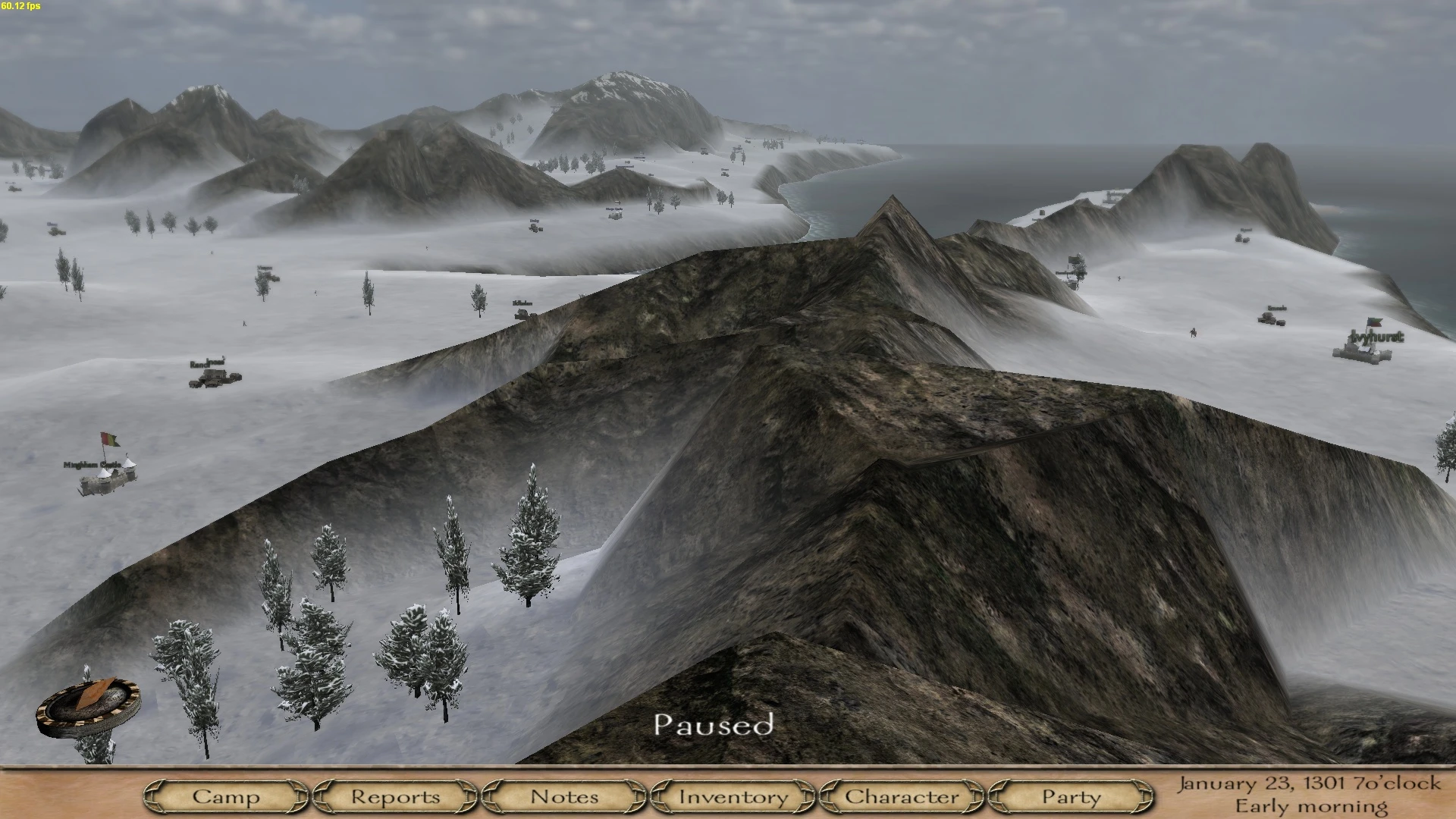
Task: Click the Paused indicator text
Action: [716, 726]
